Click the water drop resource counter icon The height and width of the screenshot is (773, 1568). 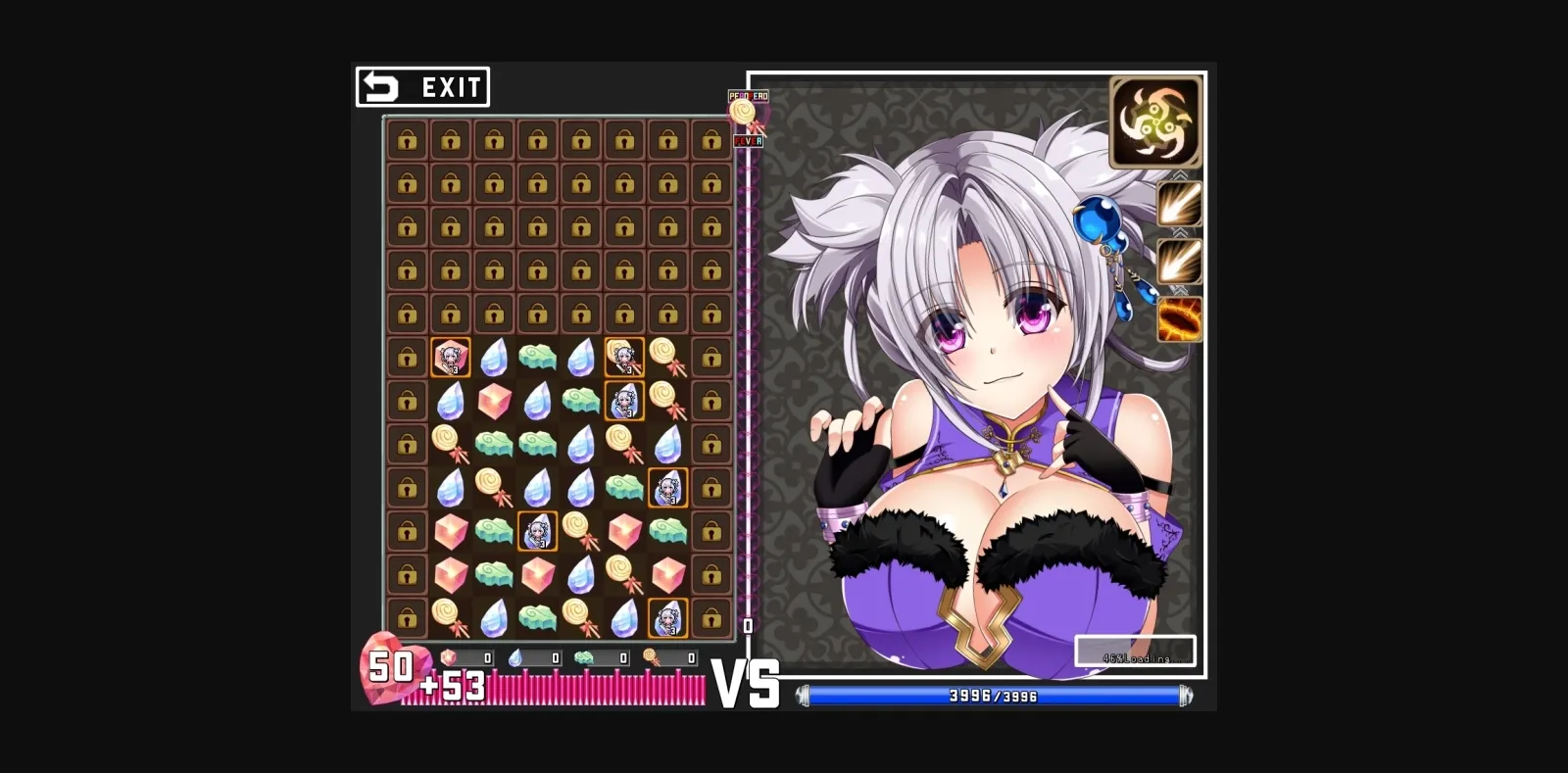(514, 658)
